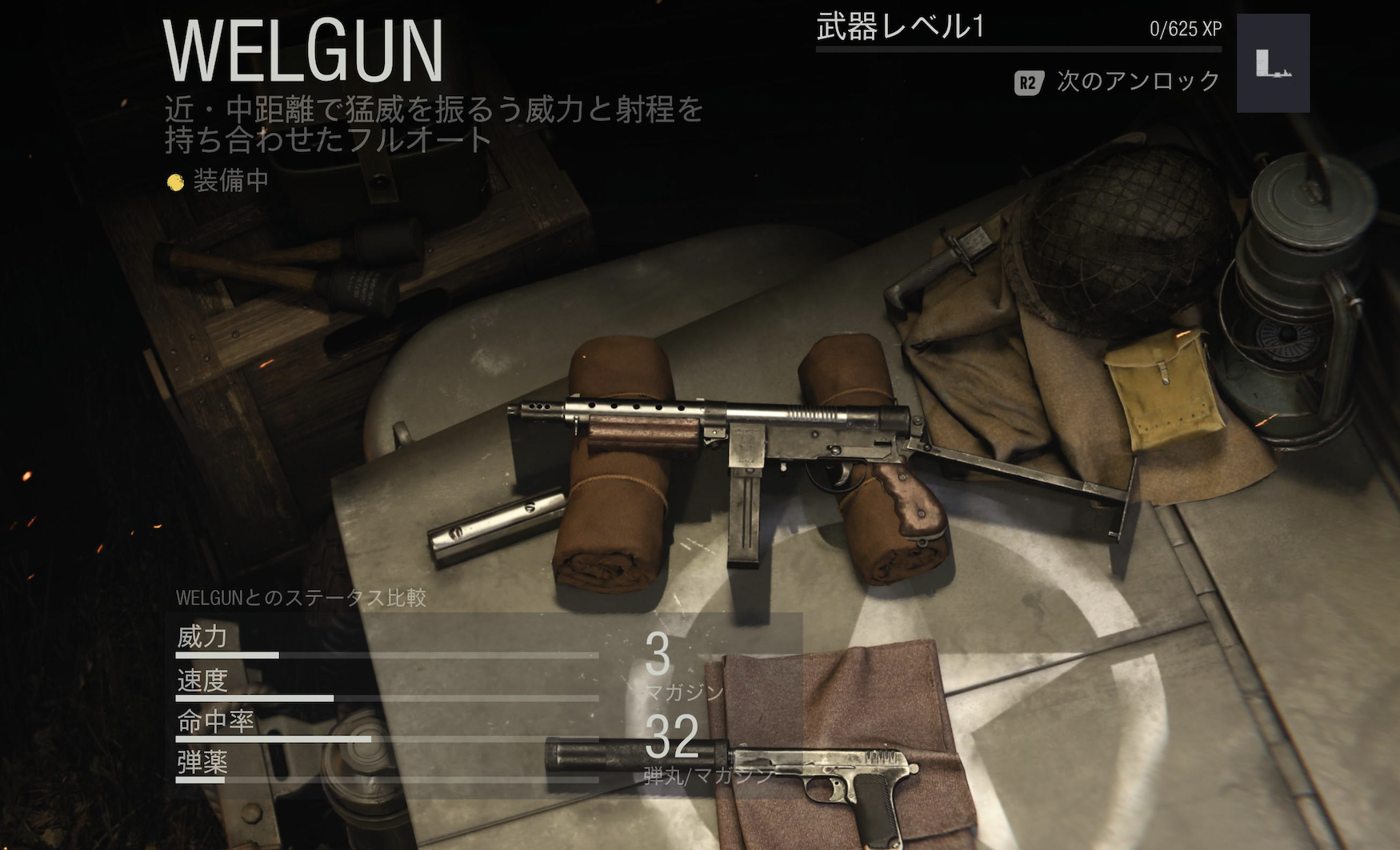Select the 次のアンロック label
Screen dimensions: 1400x850
pos(1138,82)
